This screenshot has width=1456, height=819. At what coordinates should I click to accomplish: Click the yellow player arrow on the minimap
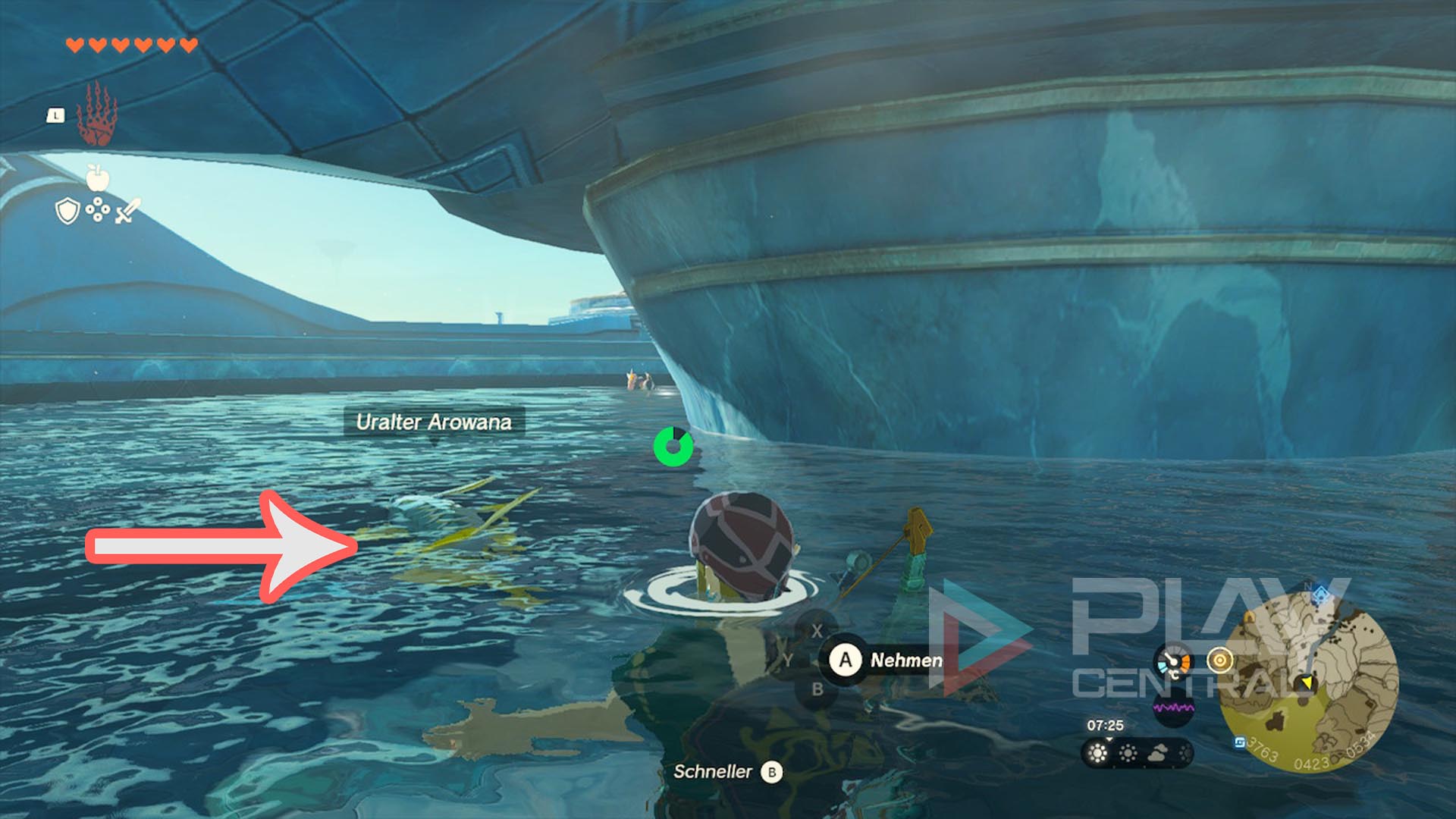coord(1307,682)
